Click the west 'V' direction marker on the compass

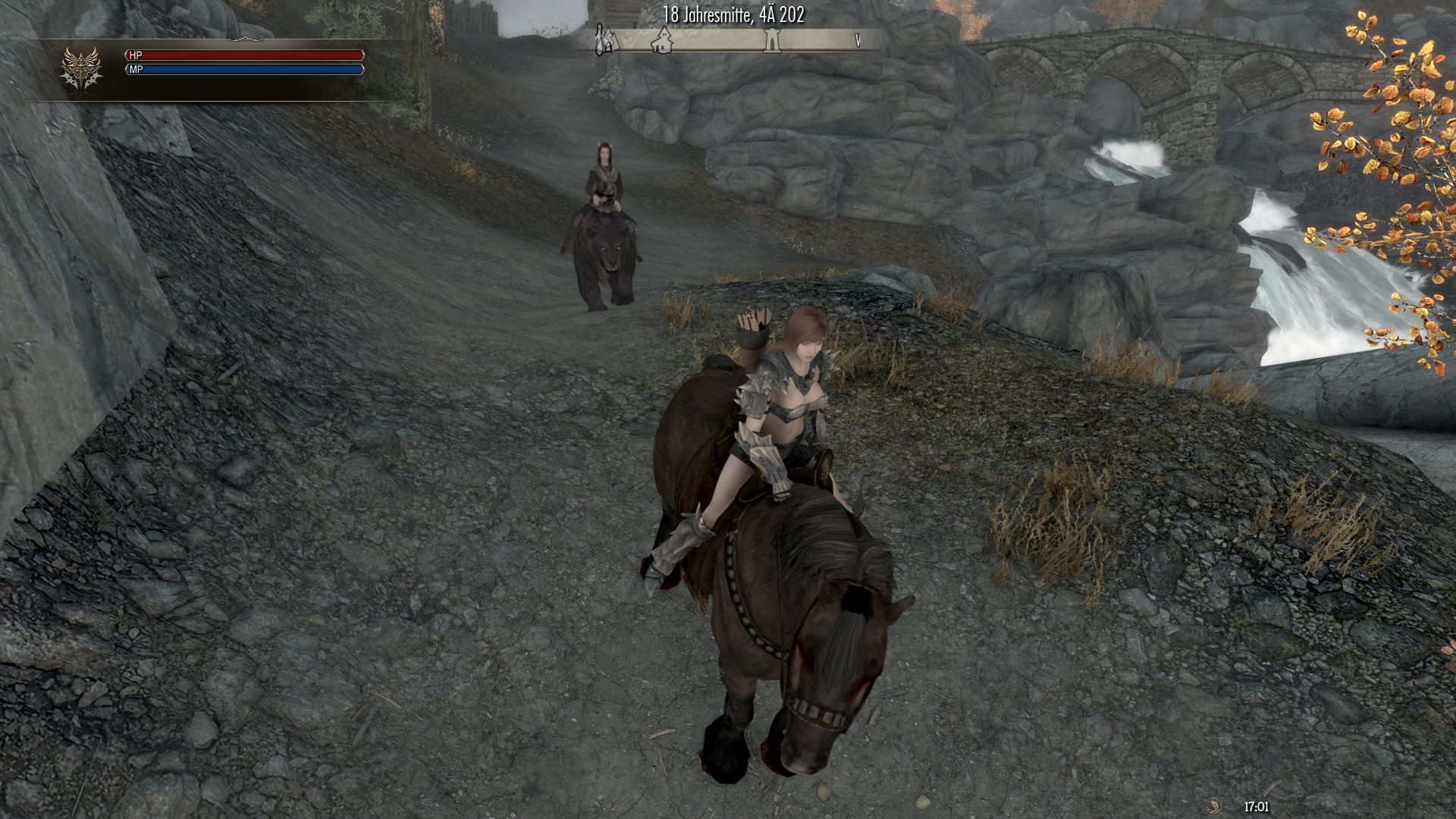point(858,40)
